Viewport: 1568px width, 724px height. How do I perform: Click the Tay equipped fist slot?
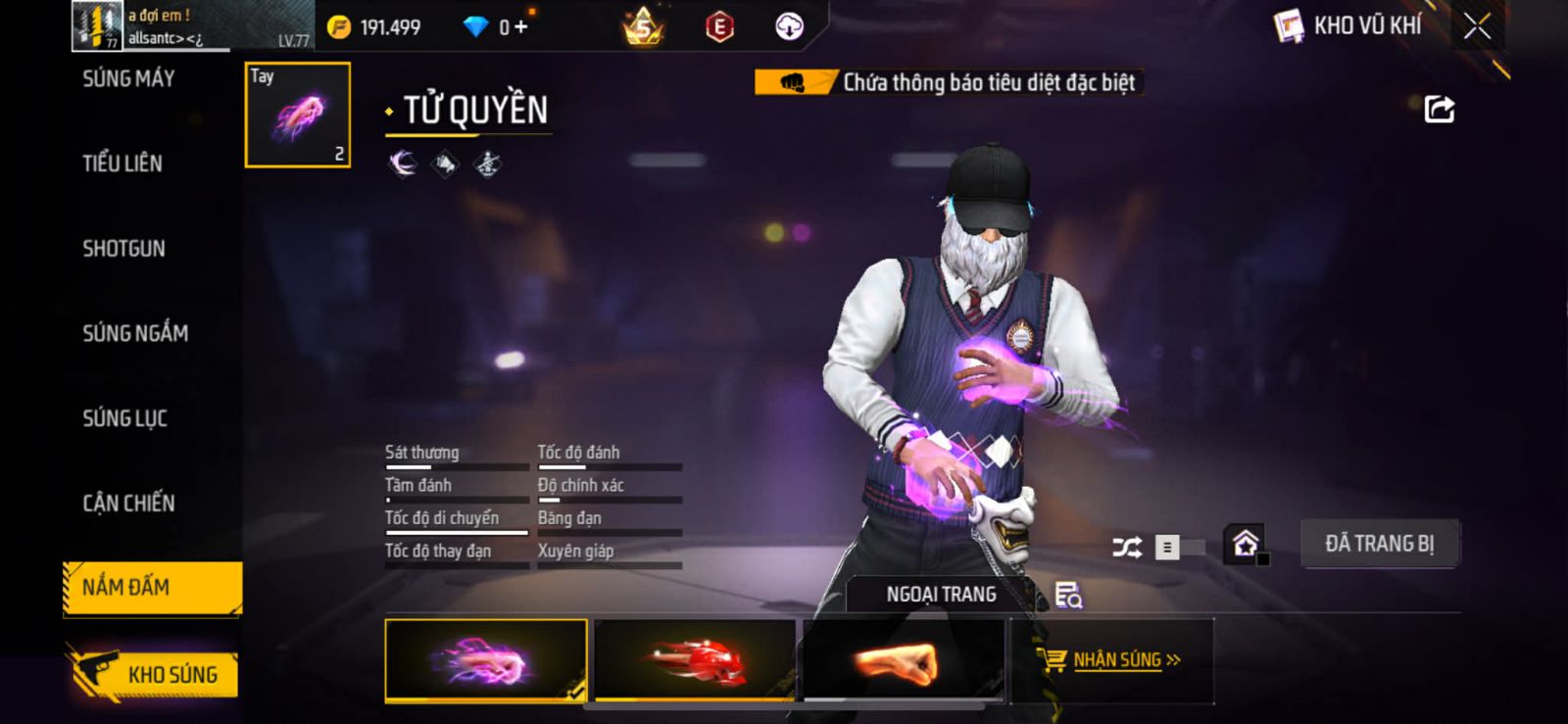(x=297, y=115)
